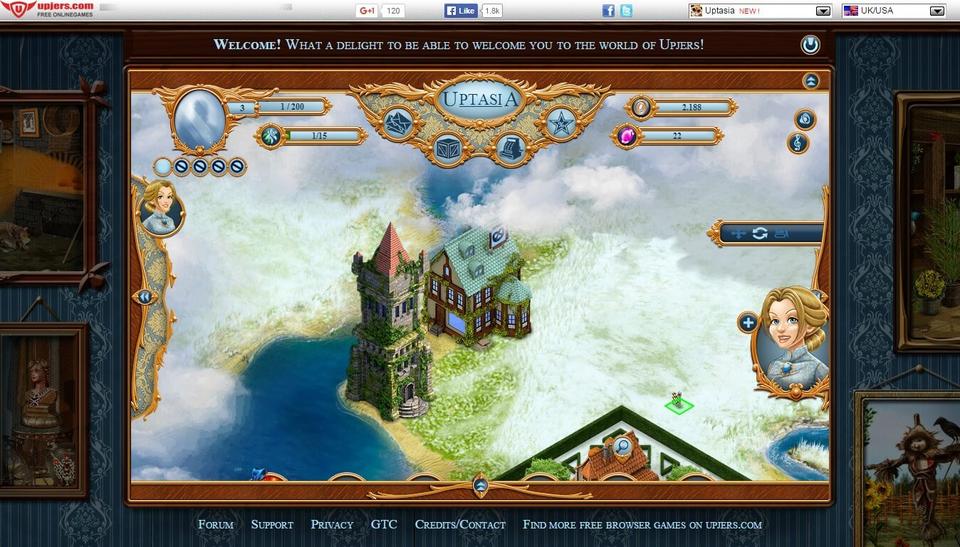Open the Support link
Screen dimensions: 960x547
[x=272, y=524]
